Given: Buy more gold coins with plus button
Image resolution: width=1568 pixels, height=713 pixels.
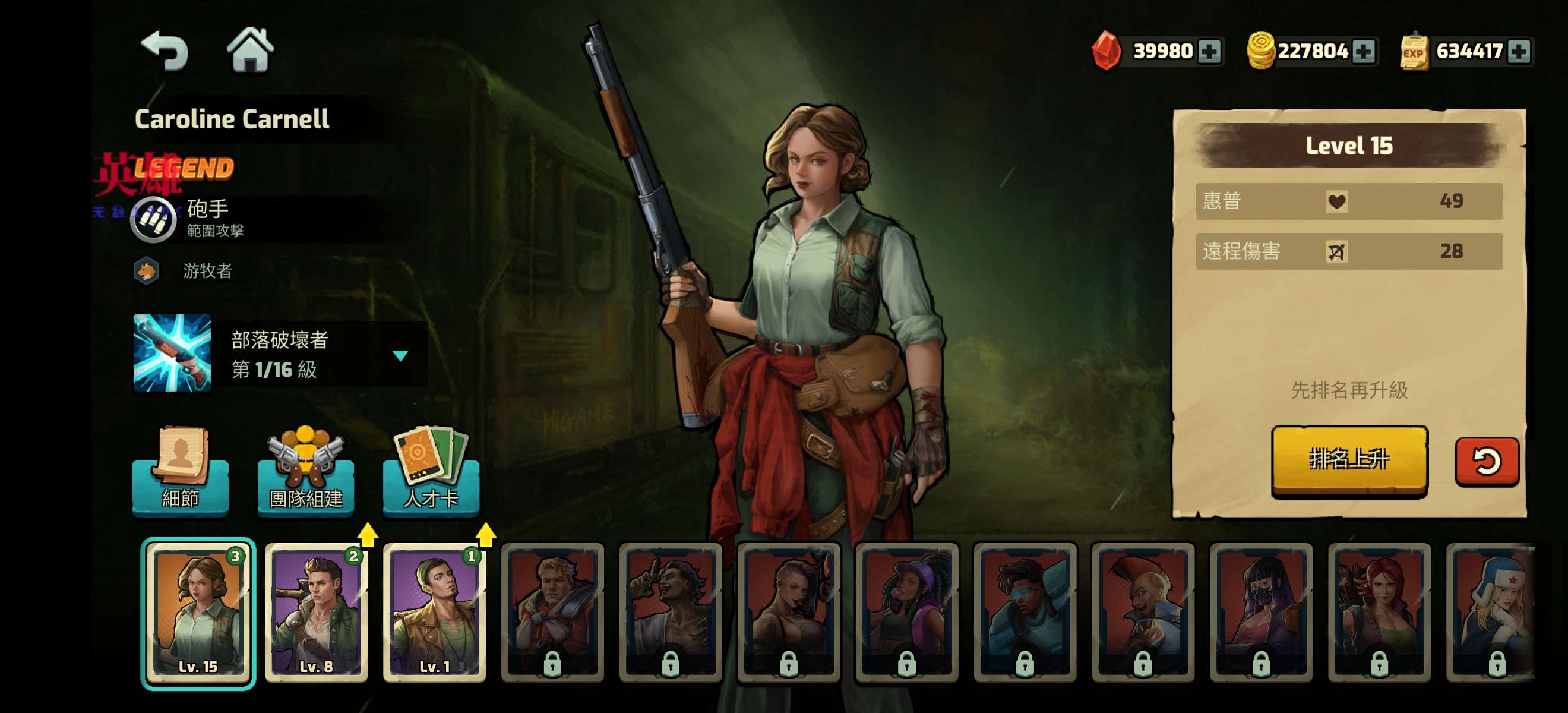Looking at the screenshot, I should pos(1364,51).
